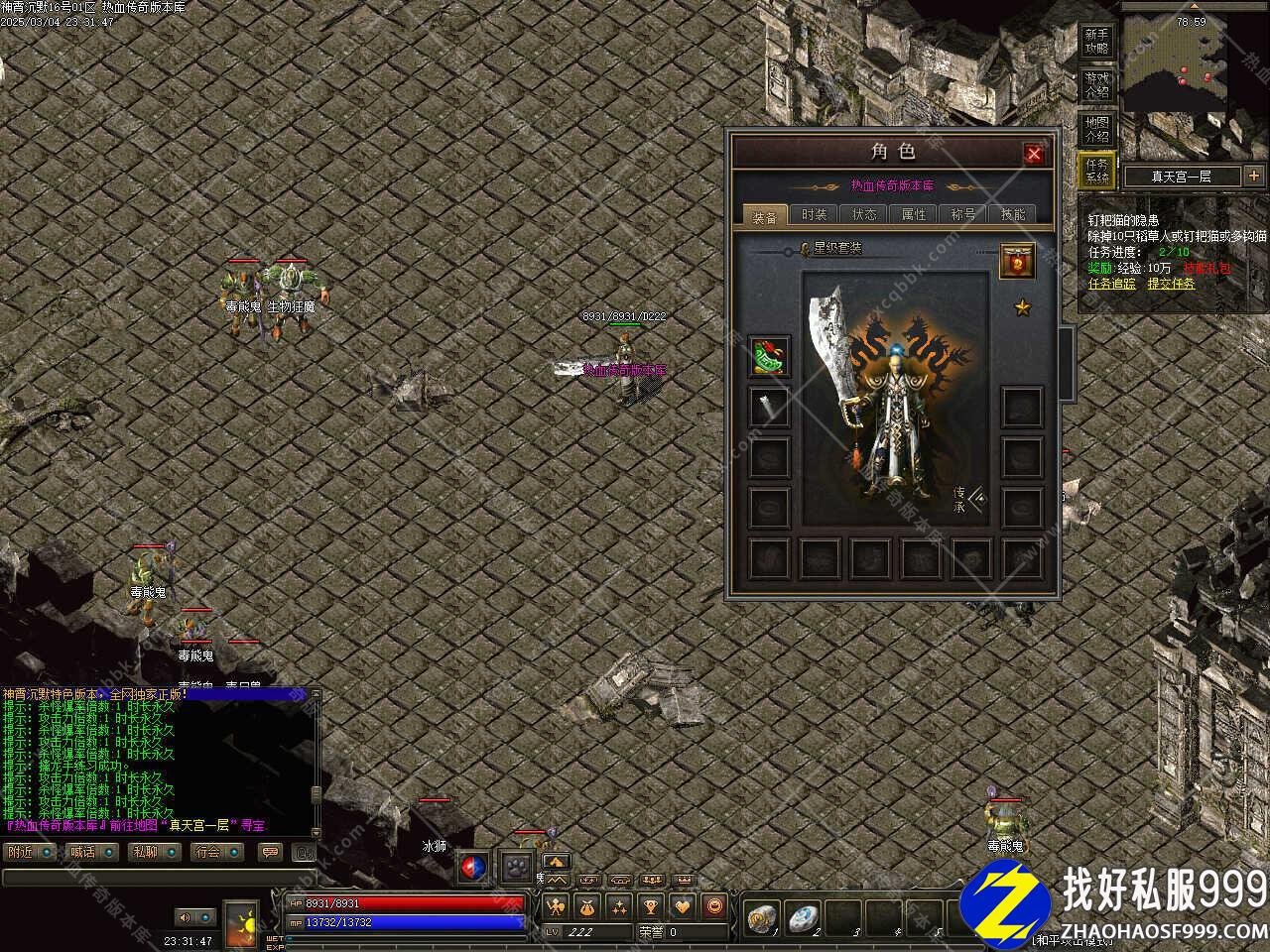This screenshot has height=952, width=1270.
Task: Open the 新手攻略 beginner guide
Action: tap(1096, 42)
